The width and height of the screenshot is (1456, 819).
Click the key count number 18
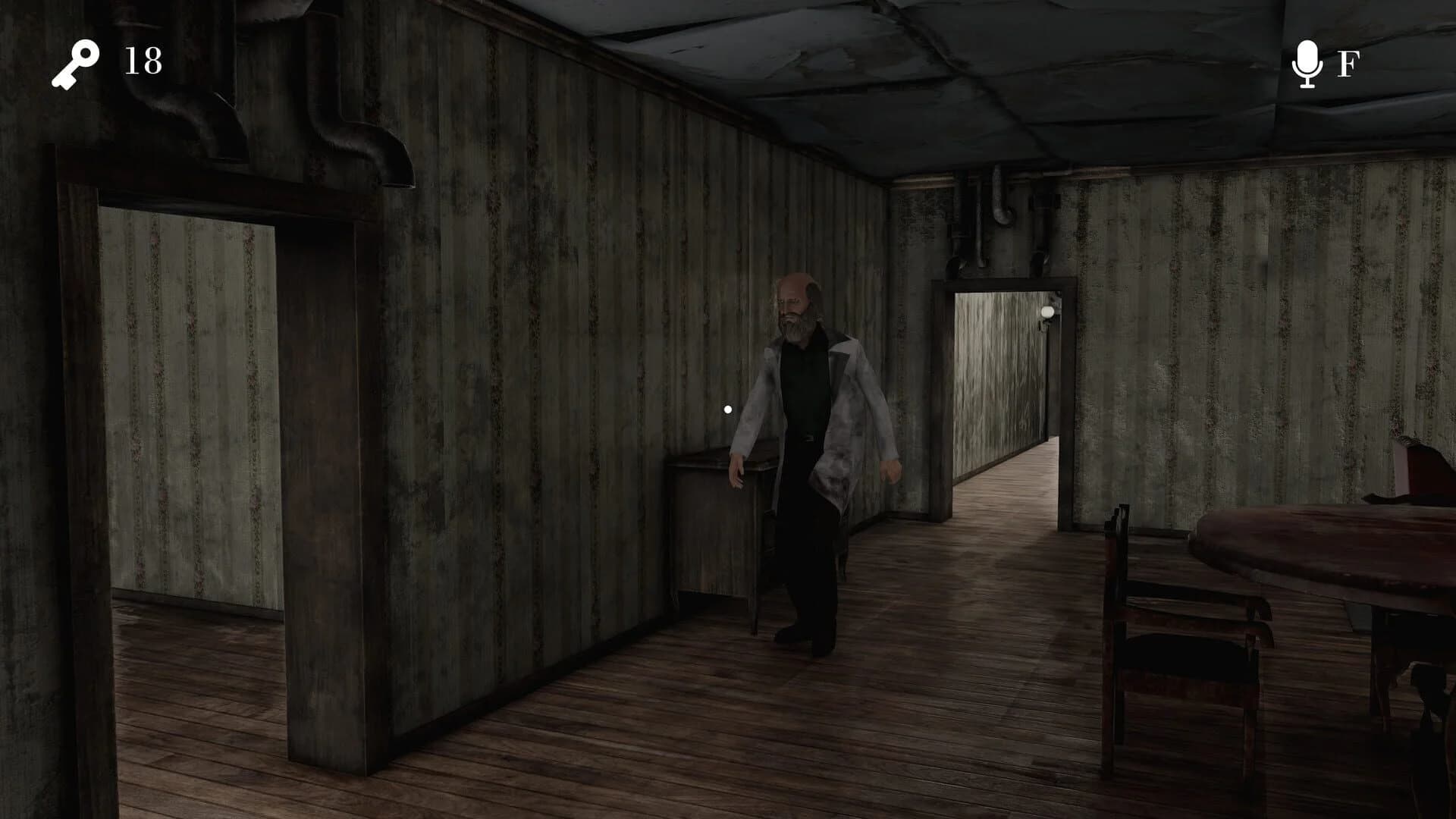click(141, 60)
